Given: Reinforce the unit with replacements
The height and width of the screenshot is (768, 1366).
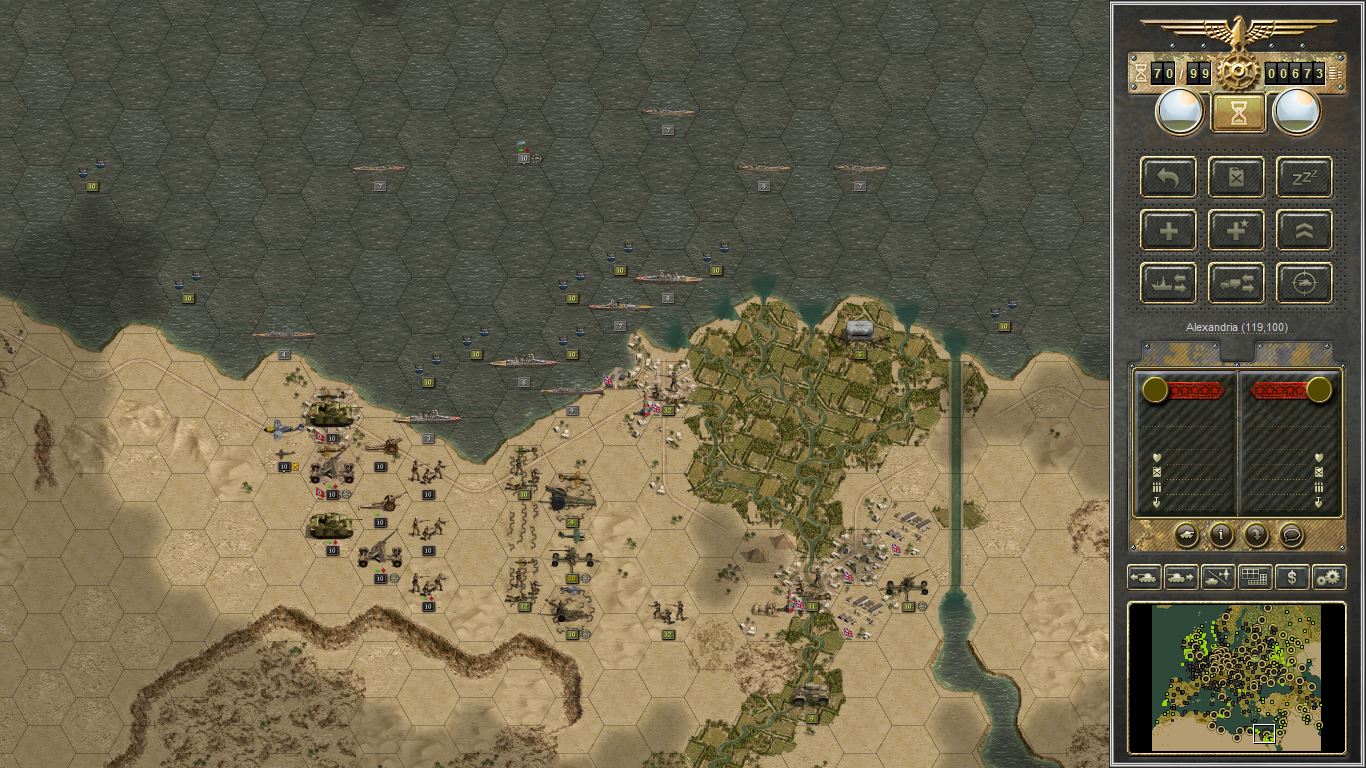Looking at the screenshot, I should point(1167,230).
